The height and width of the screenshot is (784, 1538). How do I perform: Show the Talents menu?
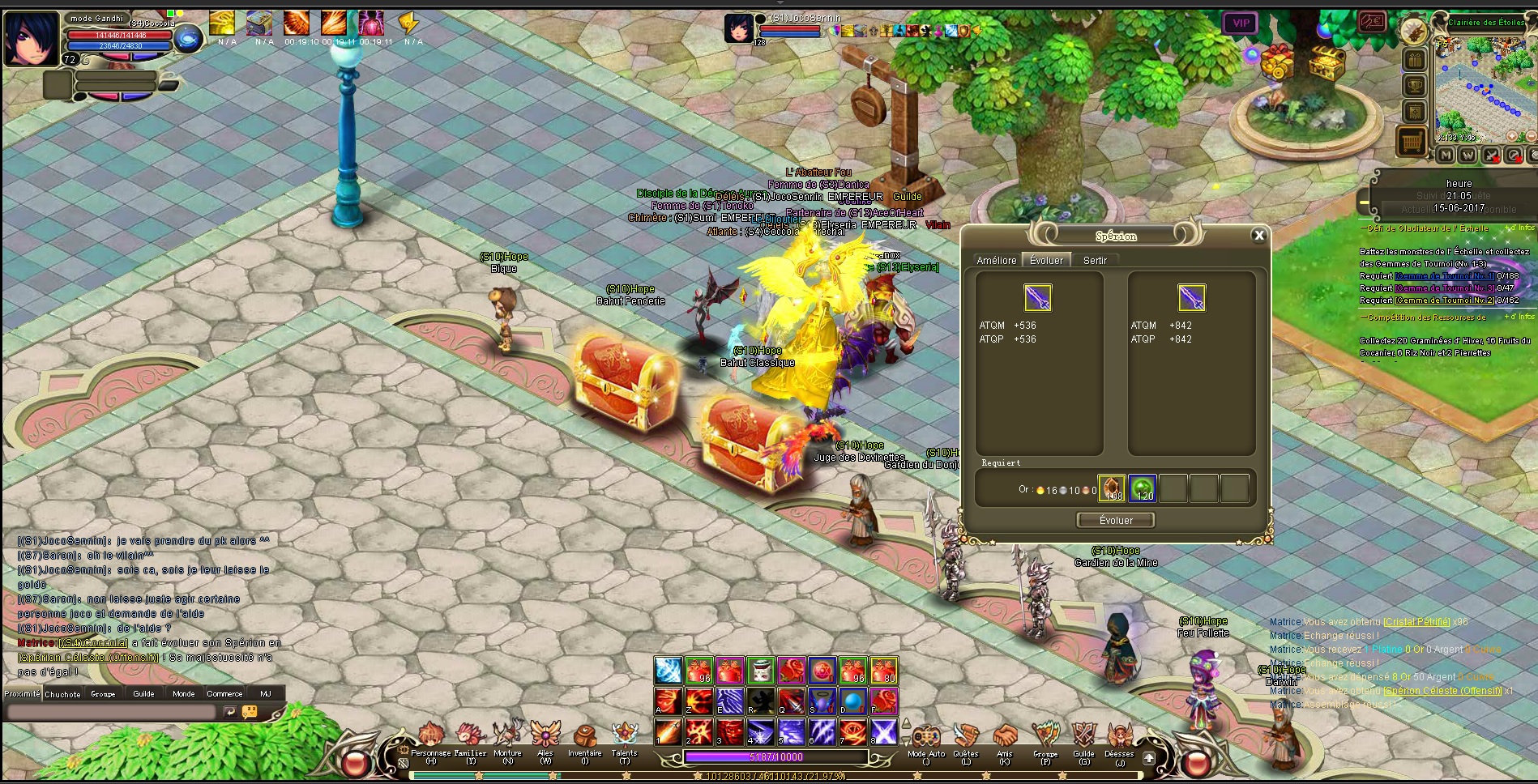[624, 737]
